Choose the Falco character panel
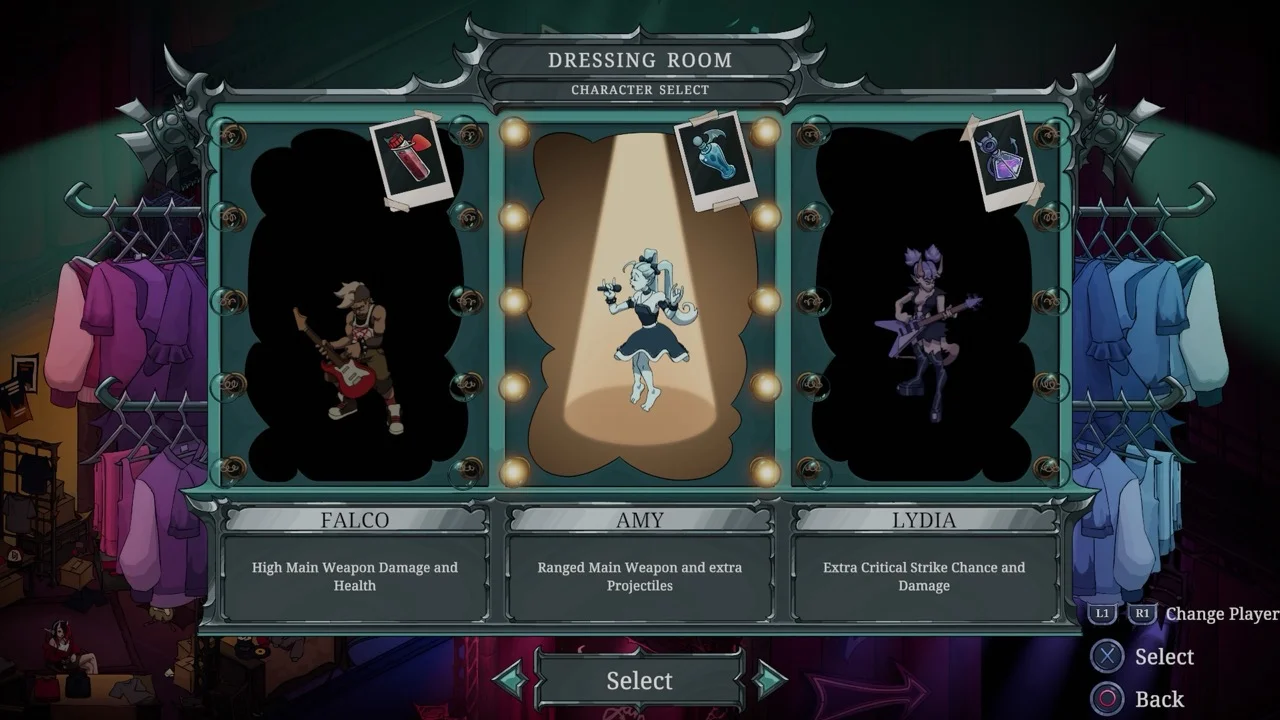Image resolution: width=1280 pixels, height=720 pixels. pyautogui.click(x=354, y=330)
